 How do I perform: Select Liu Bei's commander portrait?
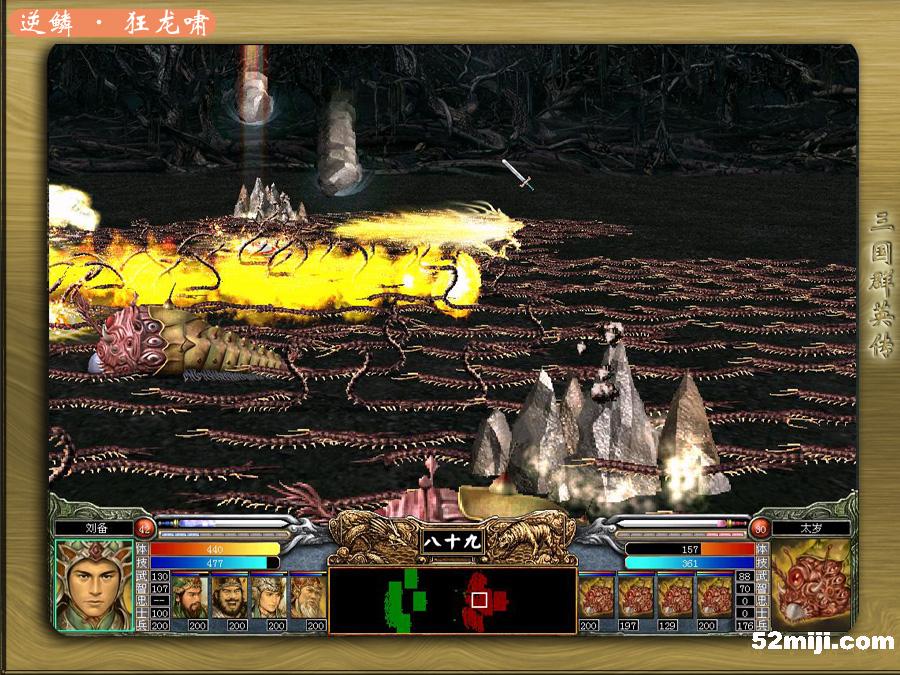pos(93,585)
